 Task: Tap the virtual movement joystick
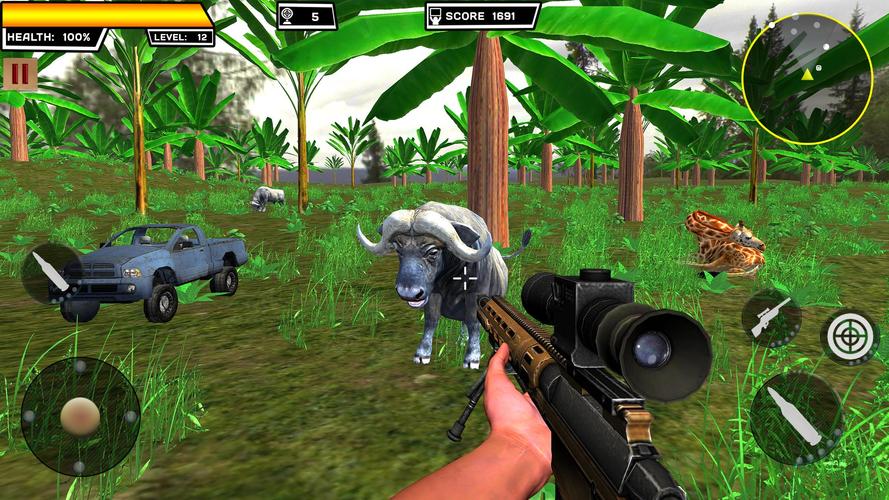pos(80,416)
